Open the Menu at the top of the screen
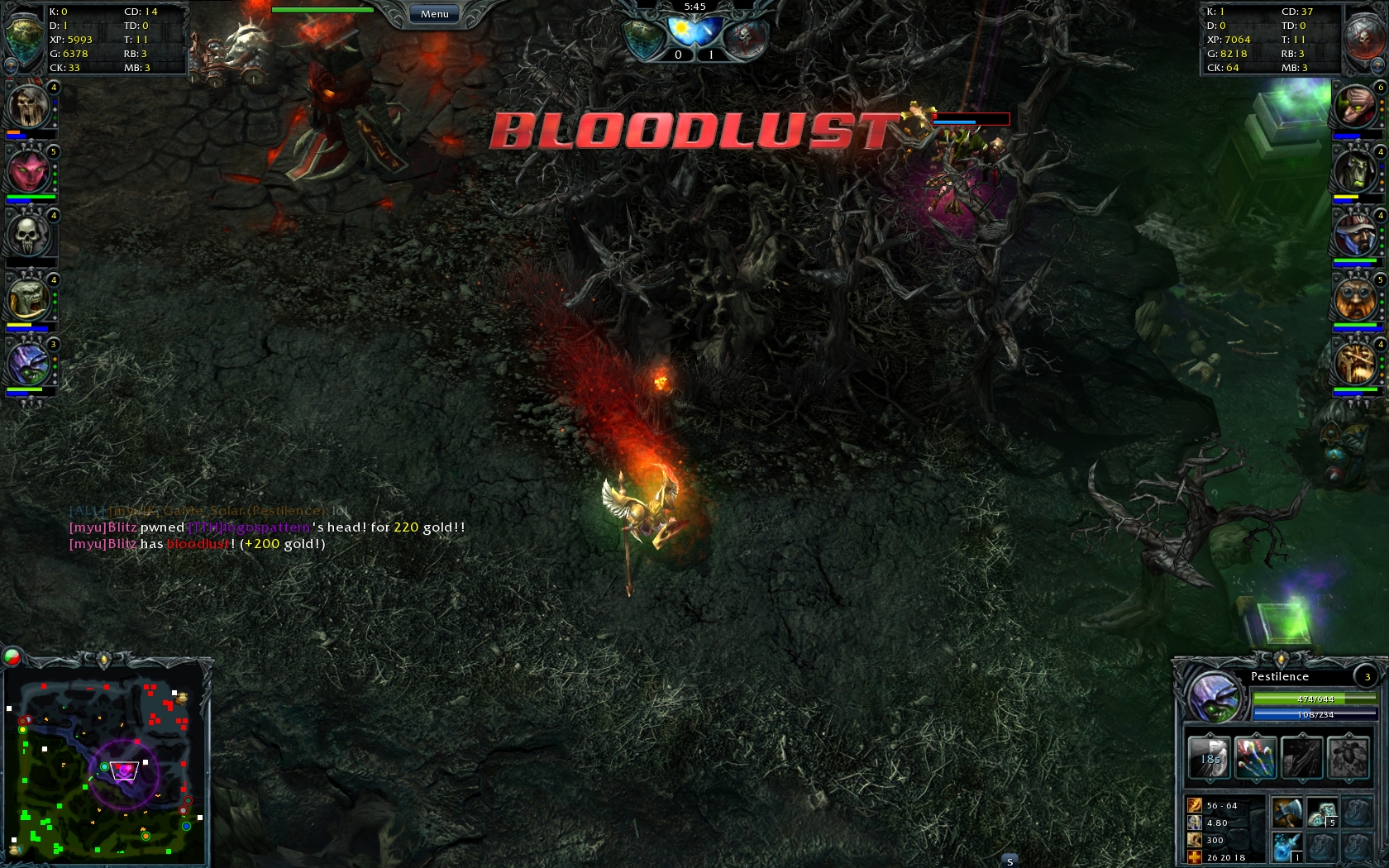The height and width of the screenshot is (868, 1389). tap(433, 13)
